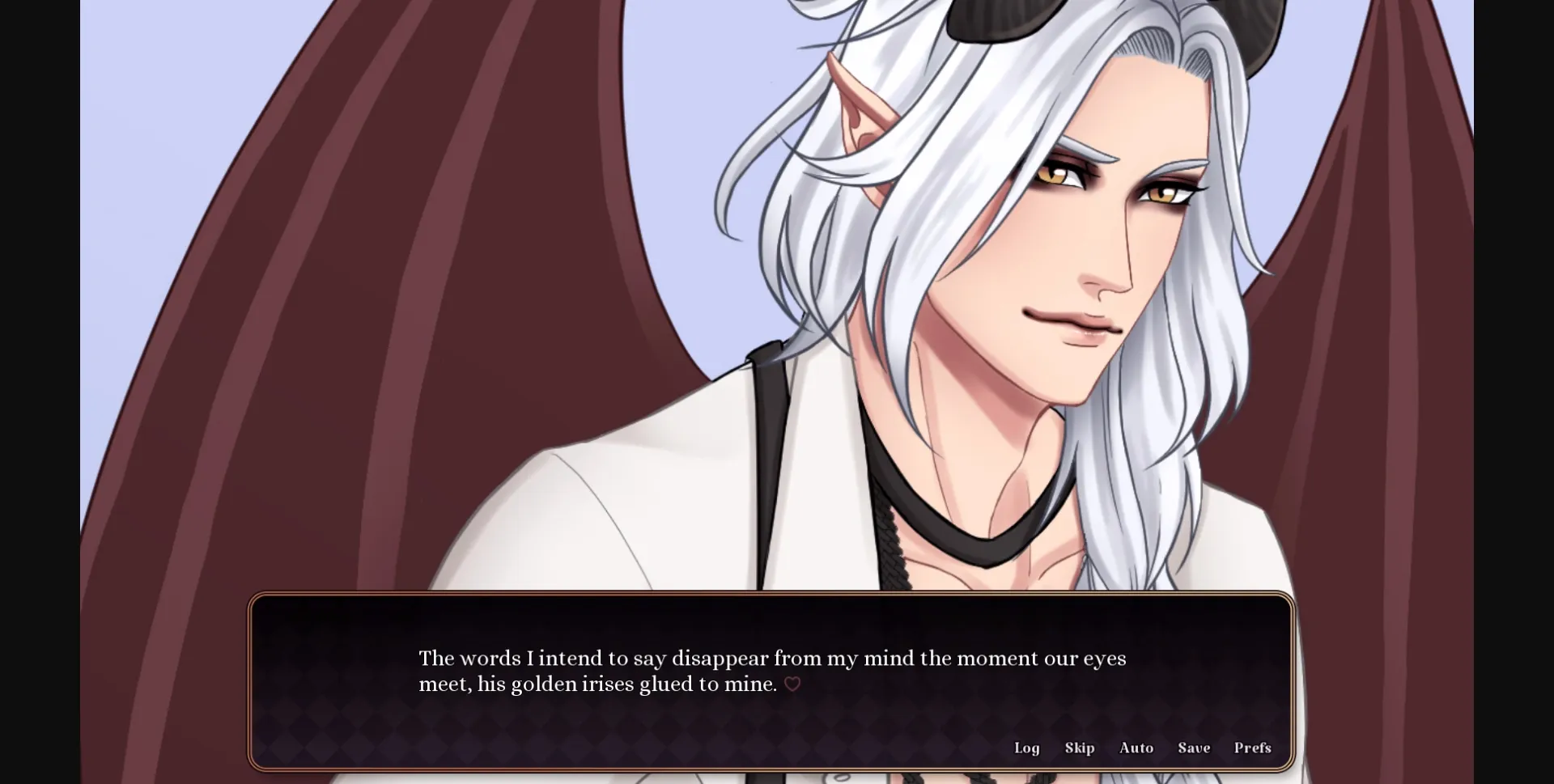Open the dialogue Log
The image size is (1554, 784).
1026,748
